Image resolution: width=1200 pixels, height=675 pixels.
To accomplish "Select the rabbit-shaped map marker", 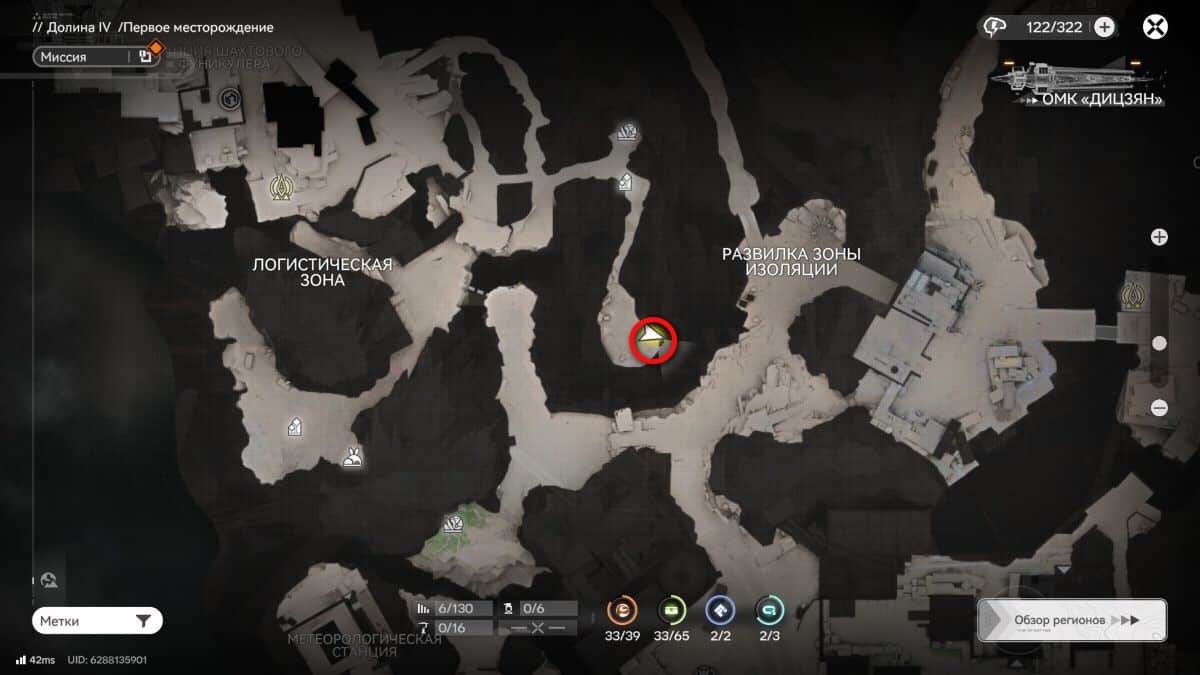I will click(x=352, y=458).
